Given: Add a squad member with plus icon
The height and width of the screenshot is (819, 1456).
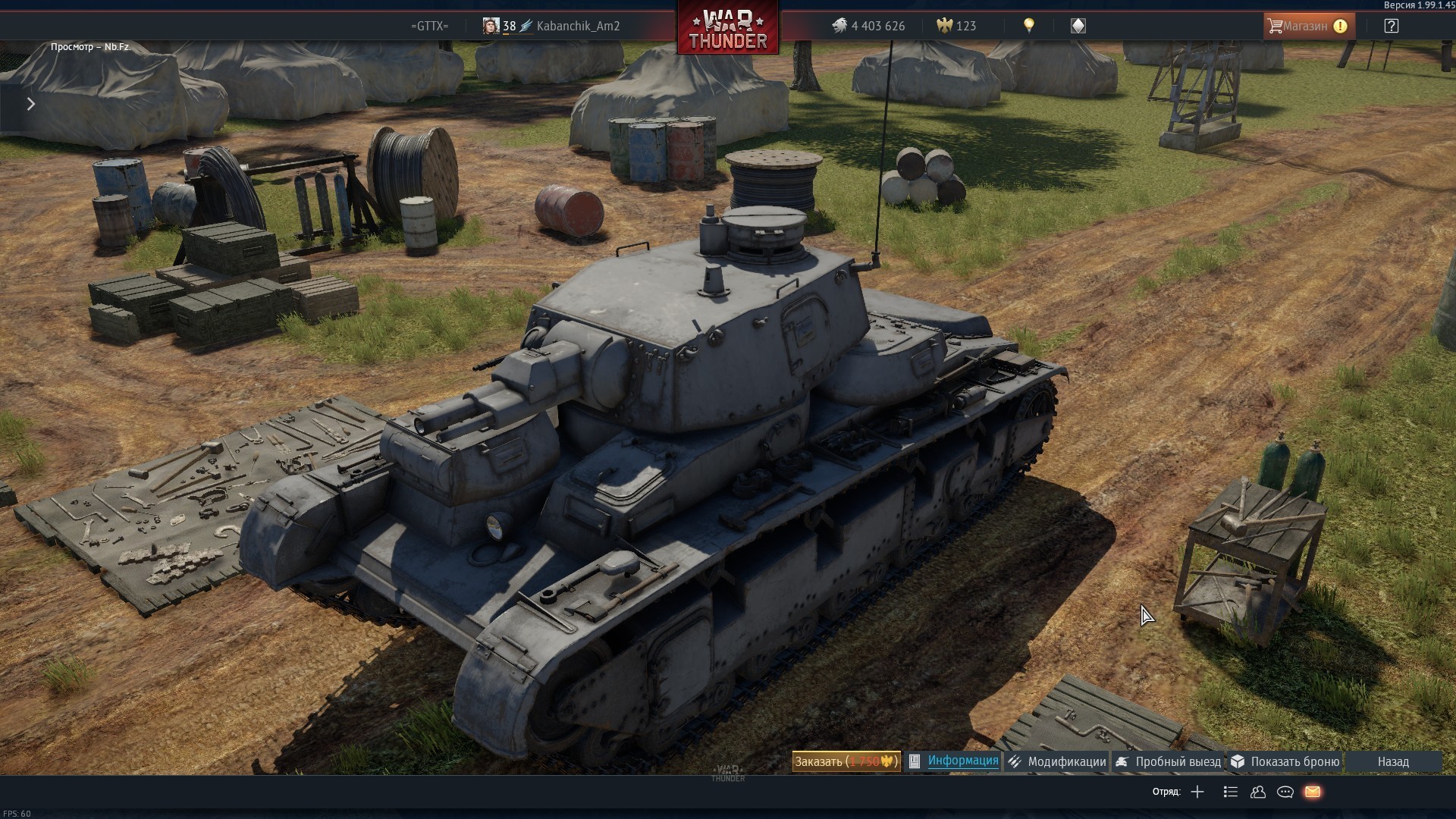Looking at the screenshot, I should [1197, 792].
